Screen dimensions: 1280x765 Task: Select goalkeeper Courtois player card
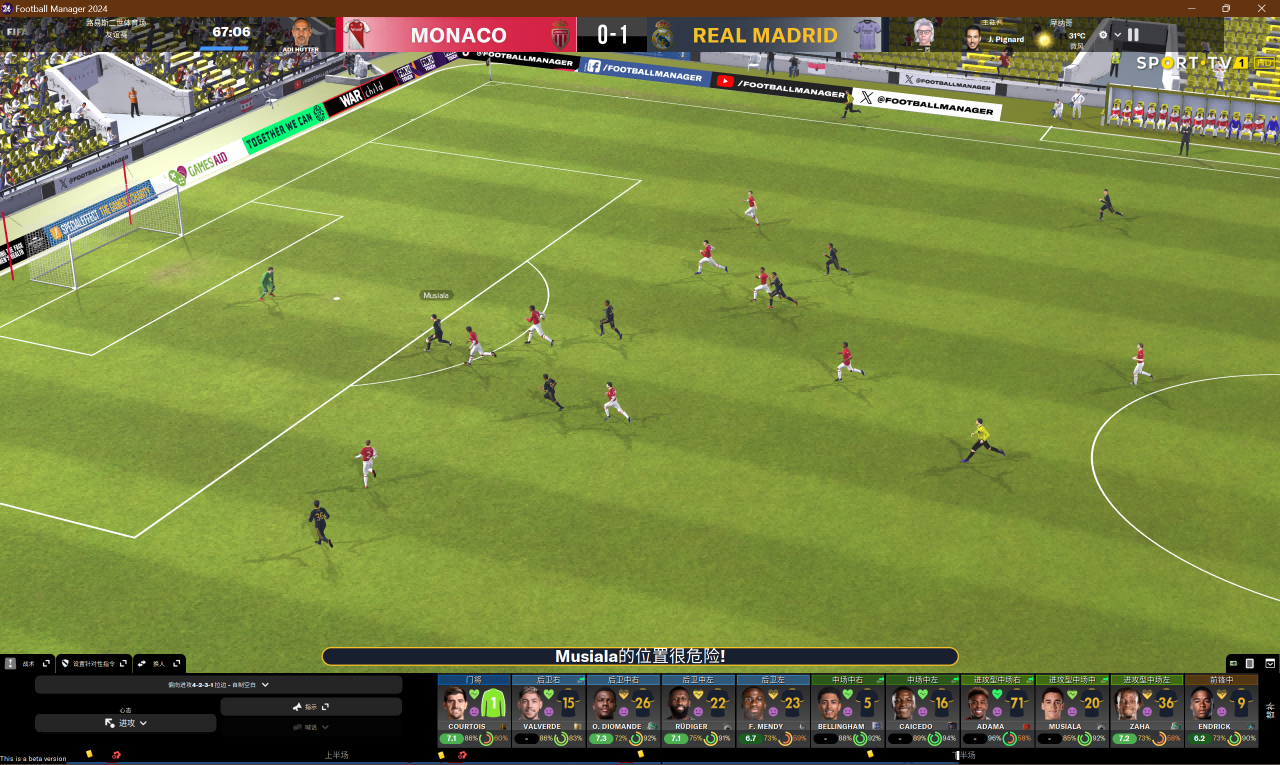tap(474, 709)
